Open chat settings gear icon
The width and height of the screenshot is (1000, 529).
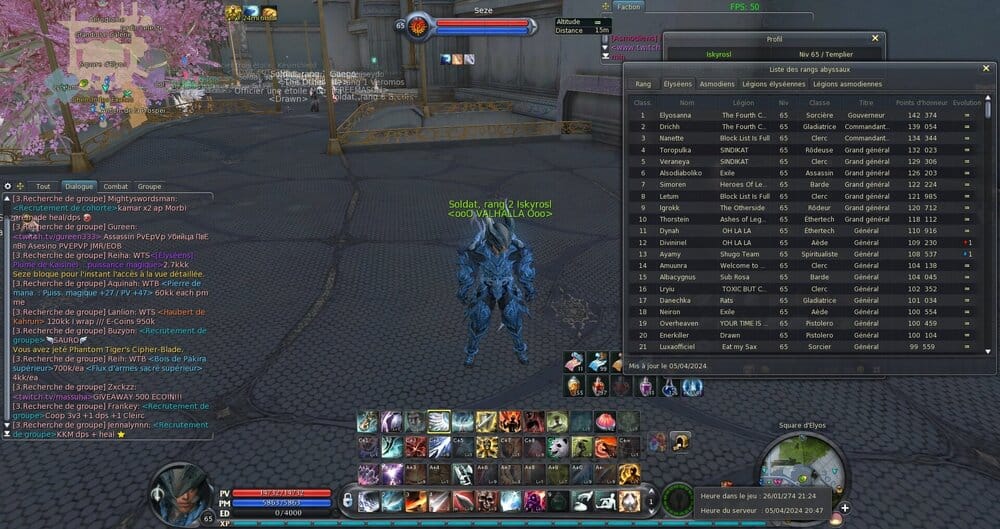tap(8, 186)
